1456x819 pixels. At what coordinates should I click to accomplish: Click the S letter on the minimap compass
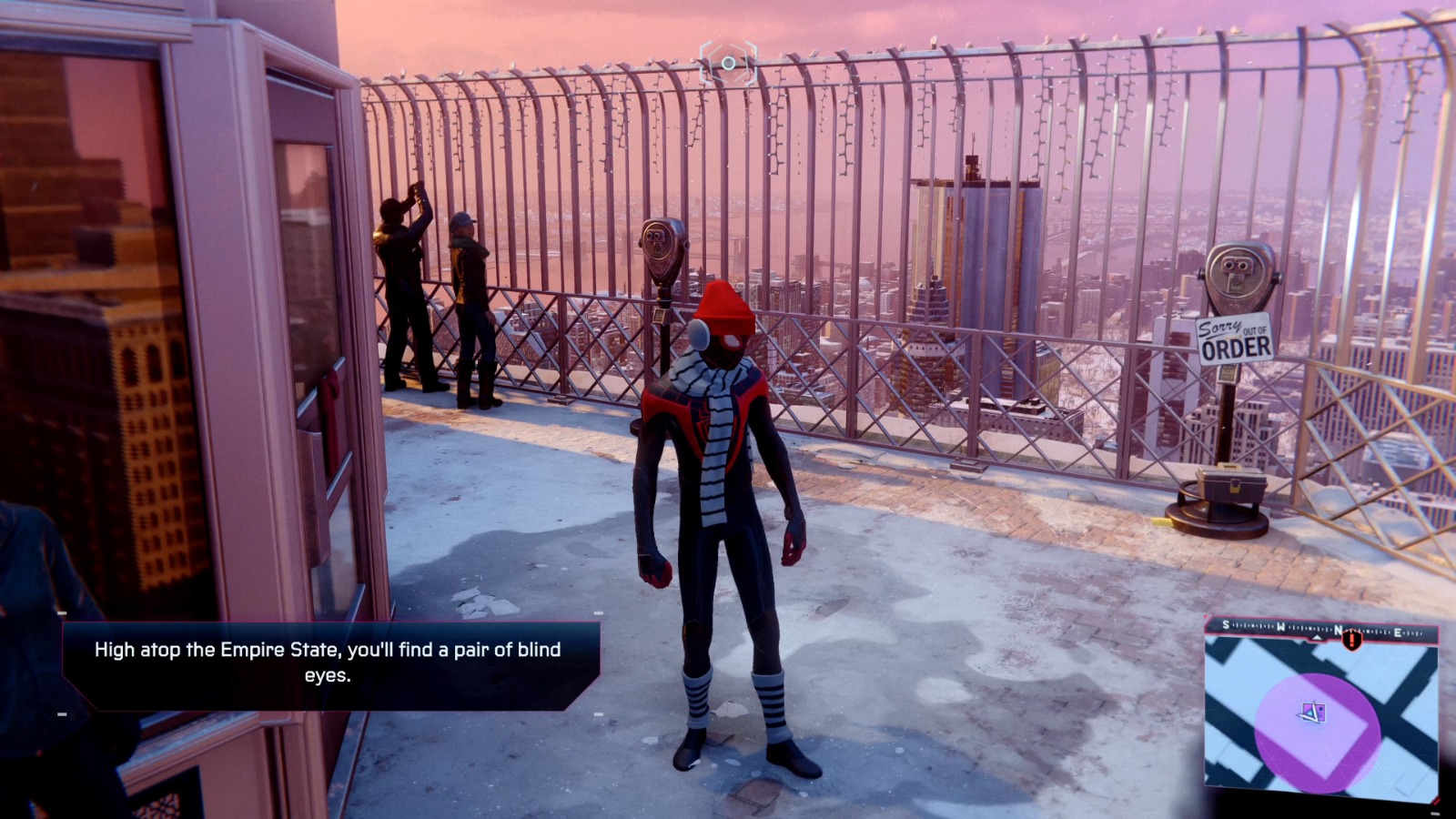tap(1226, 624)
